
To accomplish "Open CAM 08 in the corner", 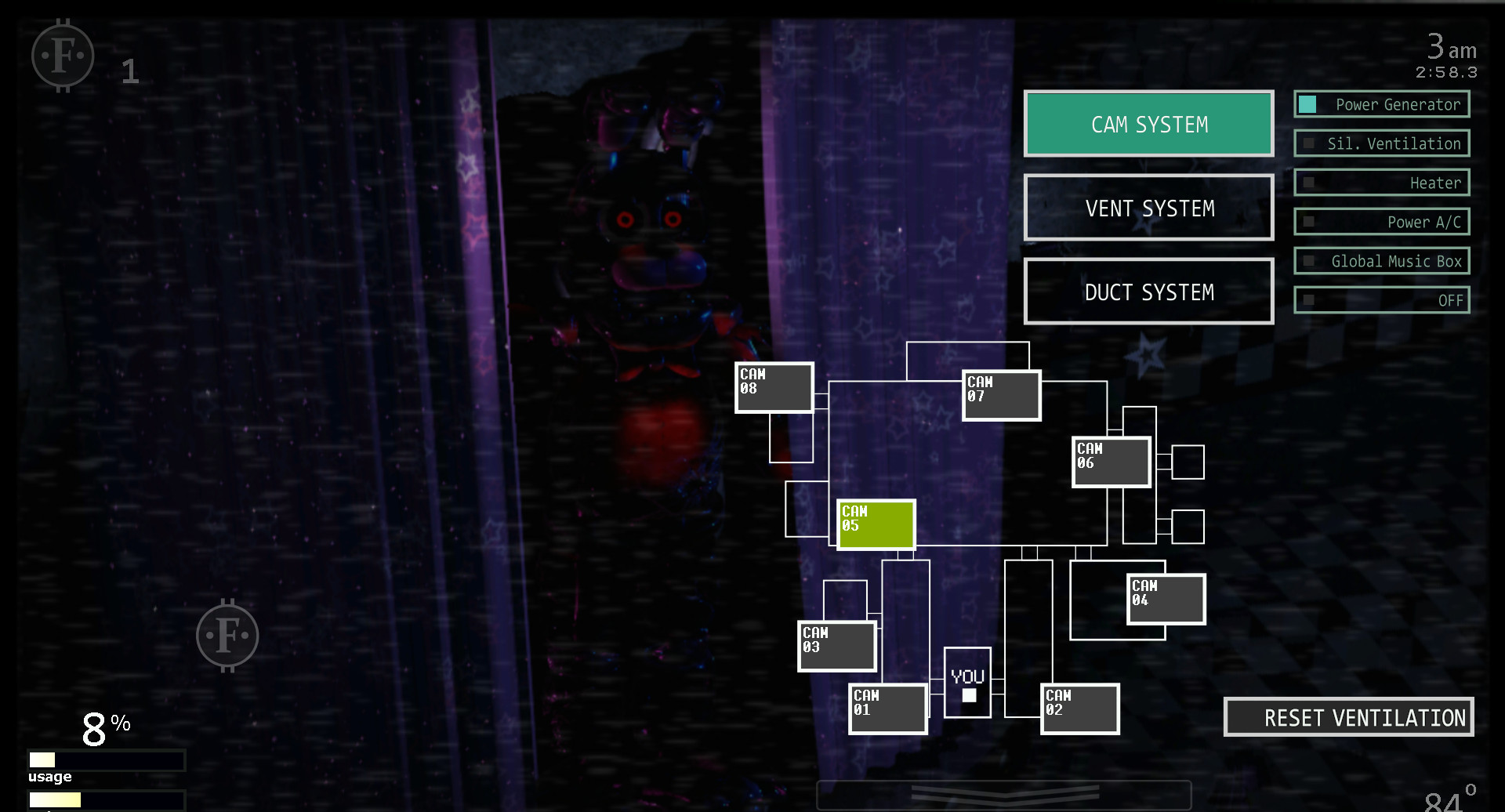I will point(773,386).
